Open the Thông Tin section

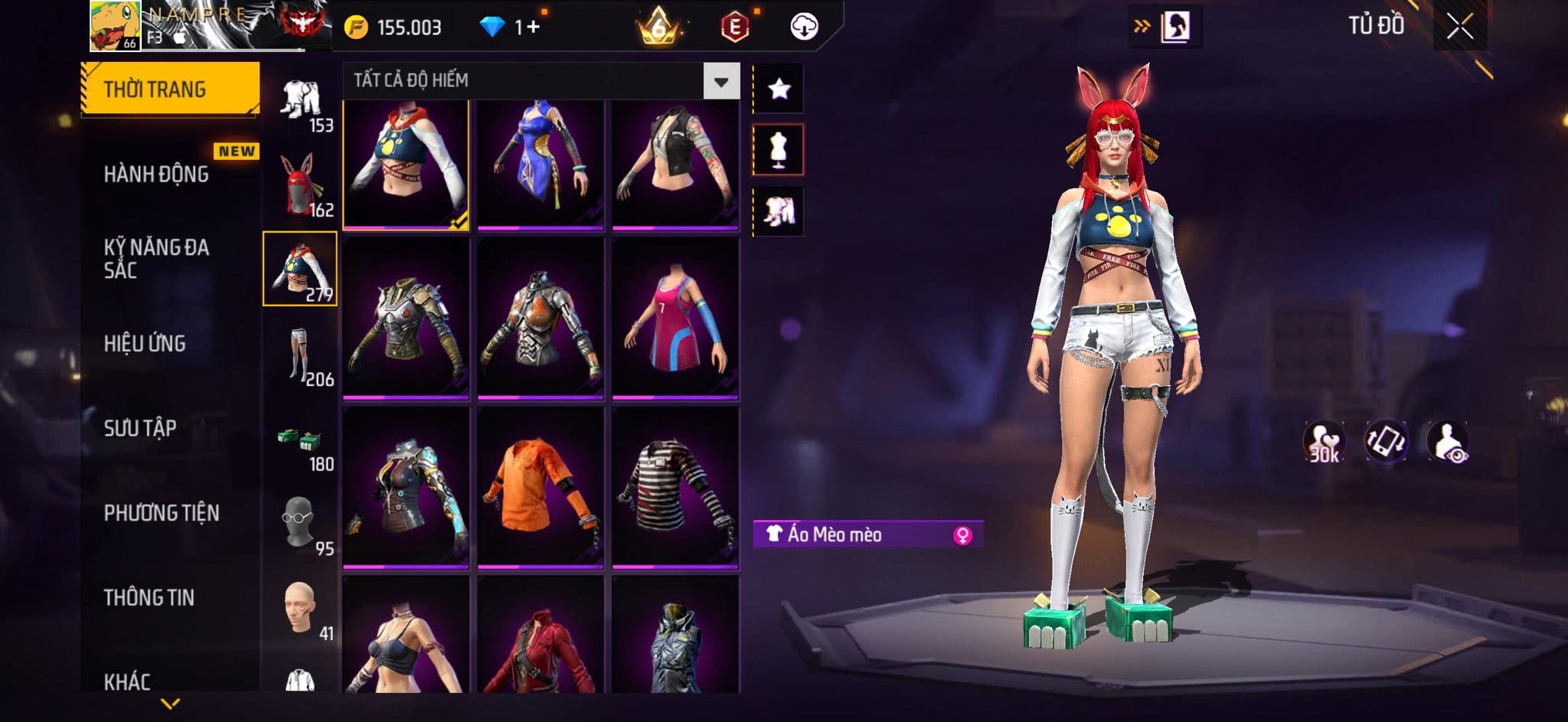(149, 597)
